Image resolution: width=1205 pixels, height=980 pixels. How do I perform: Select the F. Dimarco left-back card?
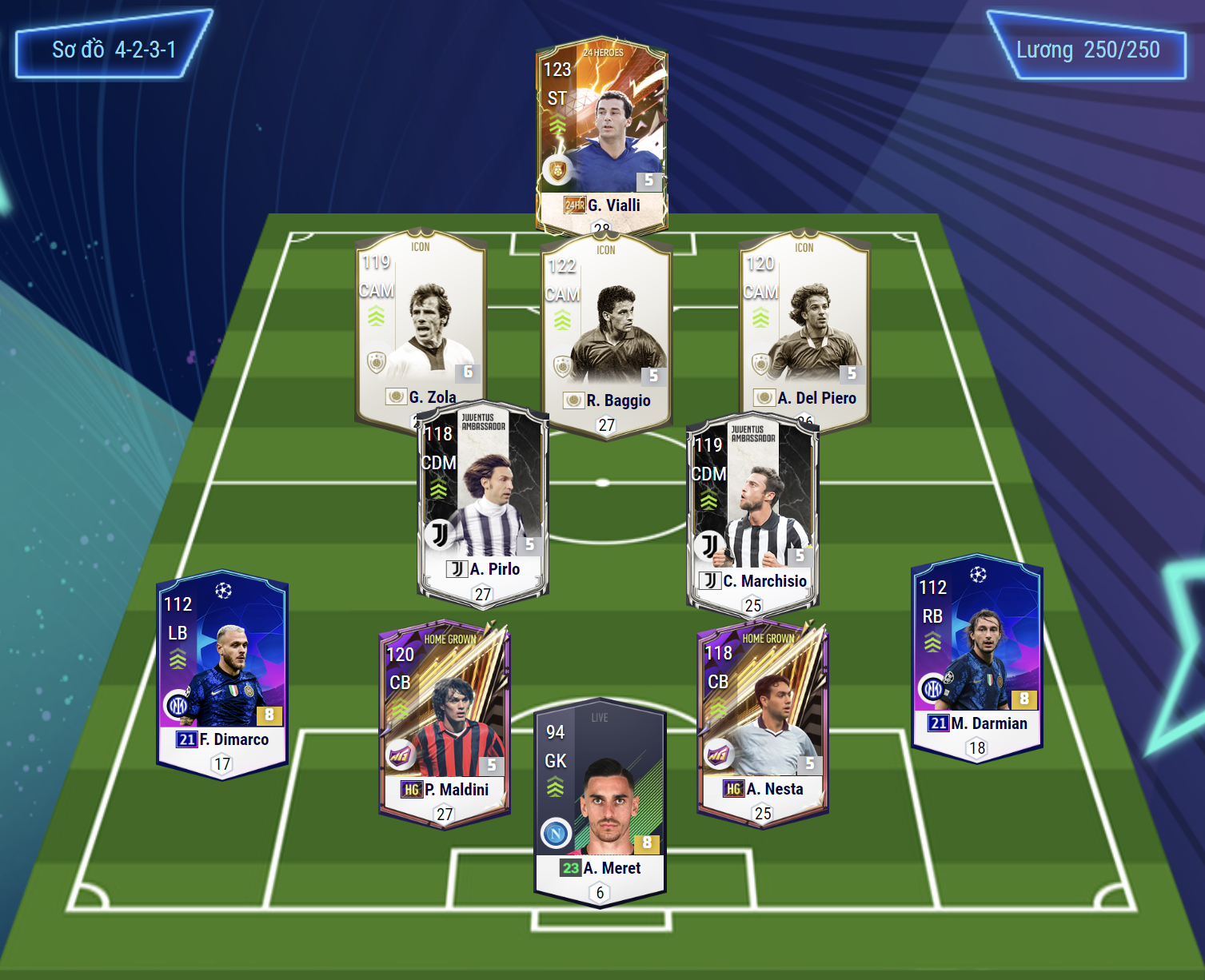222,671
